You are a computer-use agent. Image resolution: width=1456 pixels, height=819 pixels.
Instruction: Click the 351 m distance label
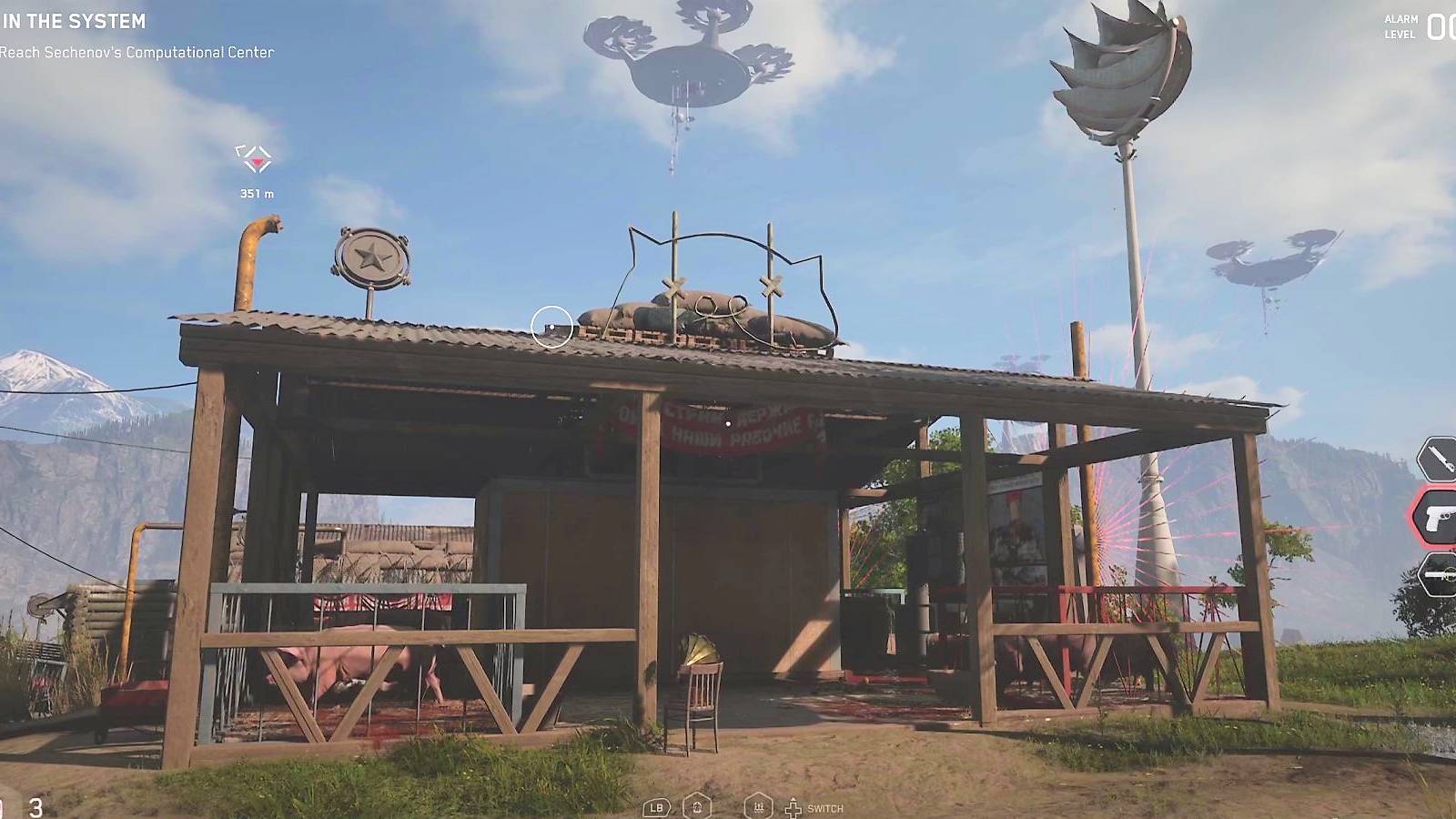(256, 192)
